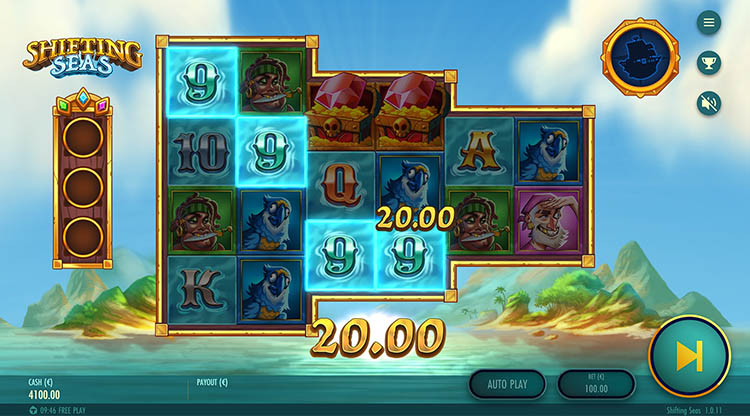Open the hamburger menu

[709, 22]
